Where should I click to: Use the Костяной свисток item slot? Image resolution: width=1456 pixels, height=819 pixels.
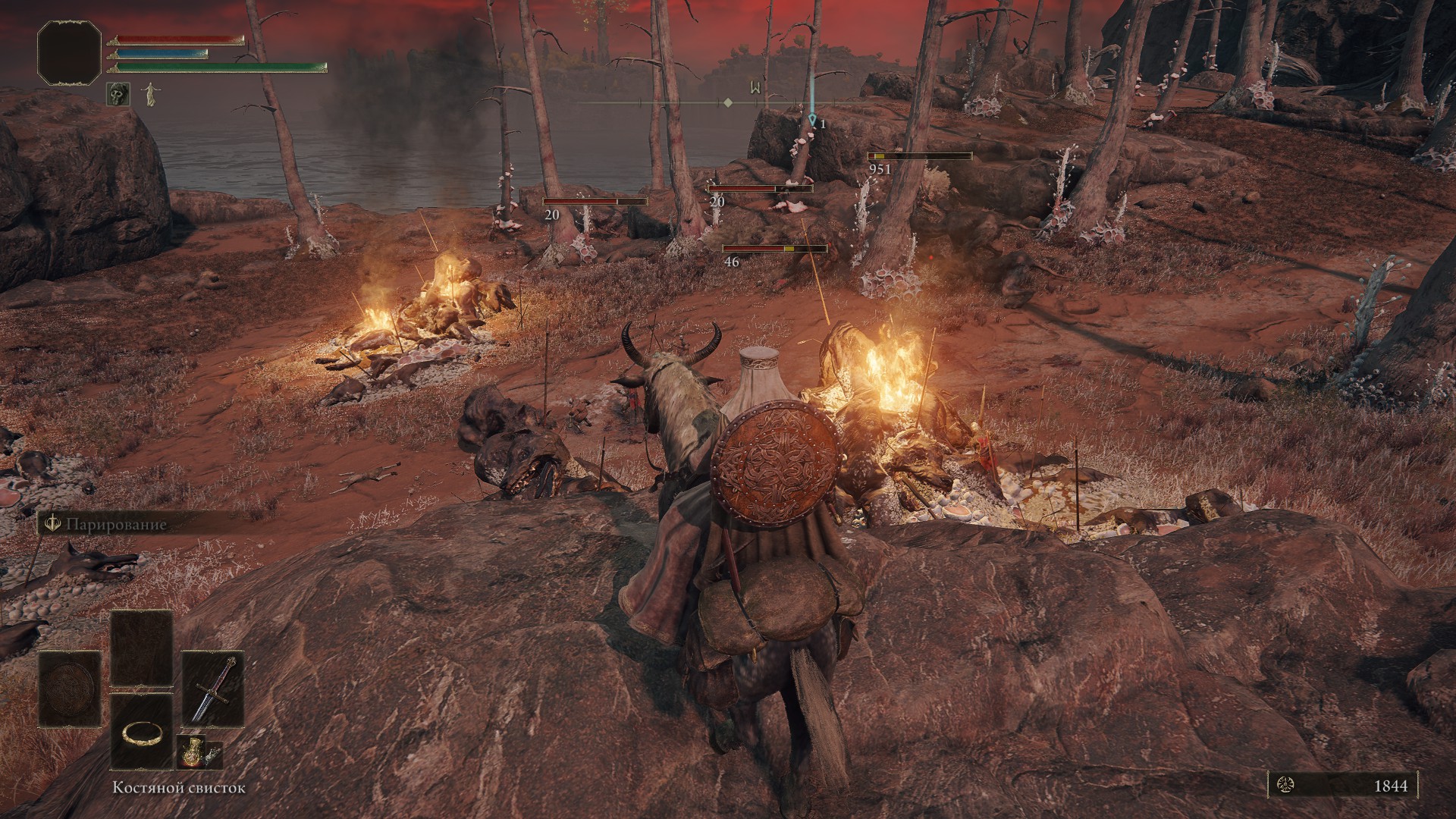(x=141, y=732)
